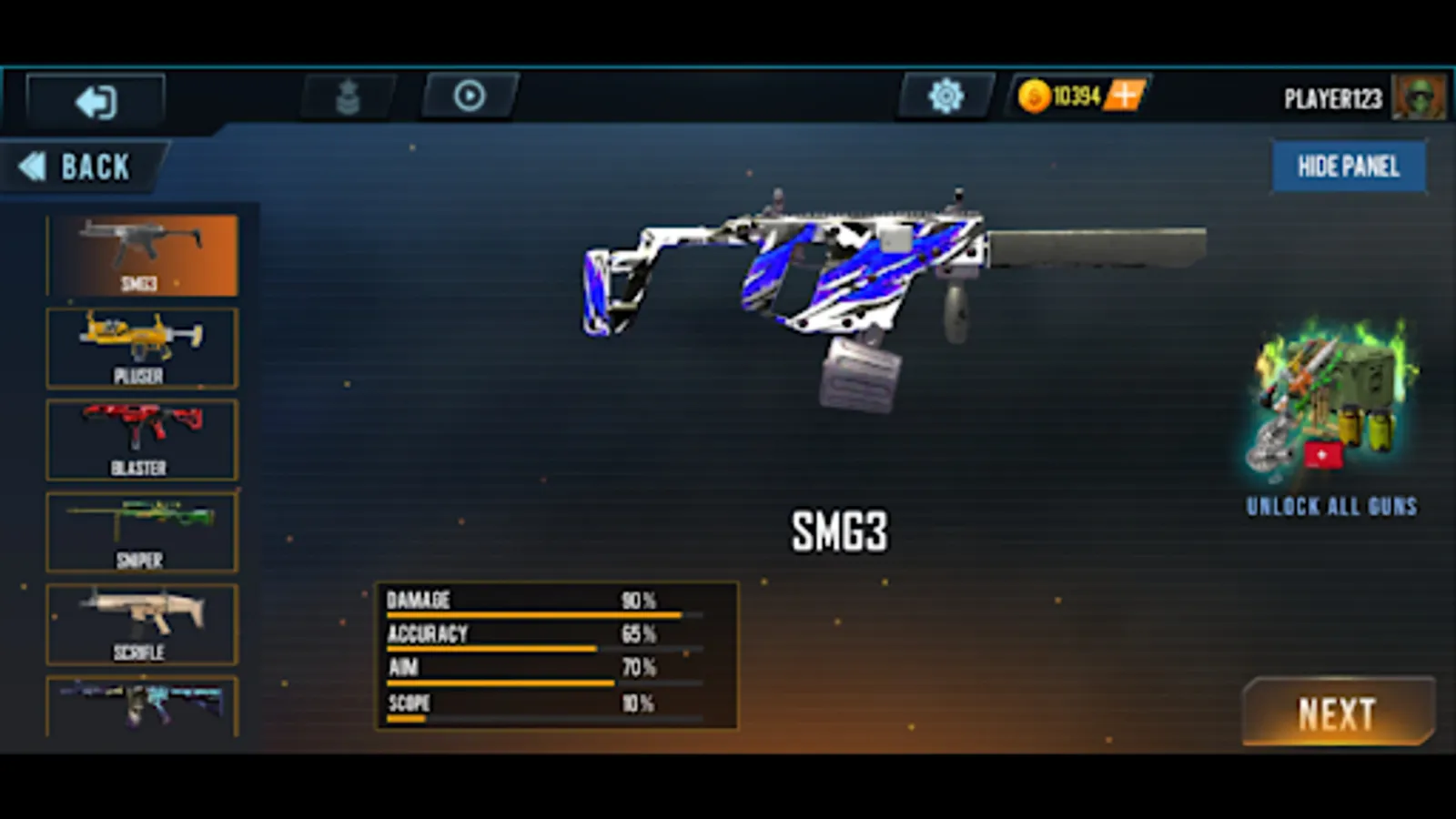
Task: Click the Unlock All Guns link text
Action: [x=1332, y=507]
